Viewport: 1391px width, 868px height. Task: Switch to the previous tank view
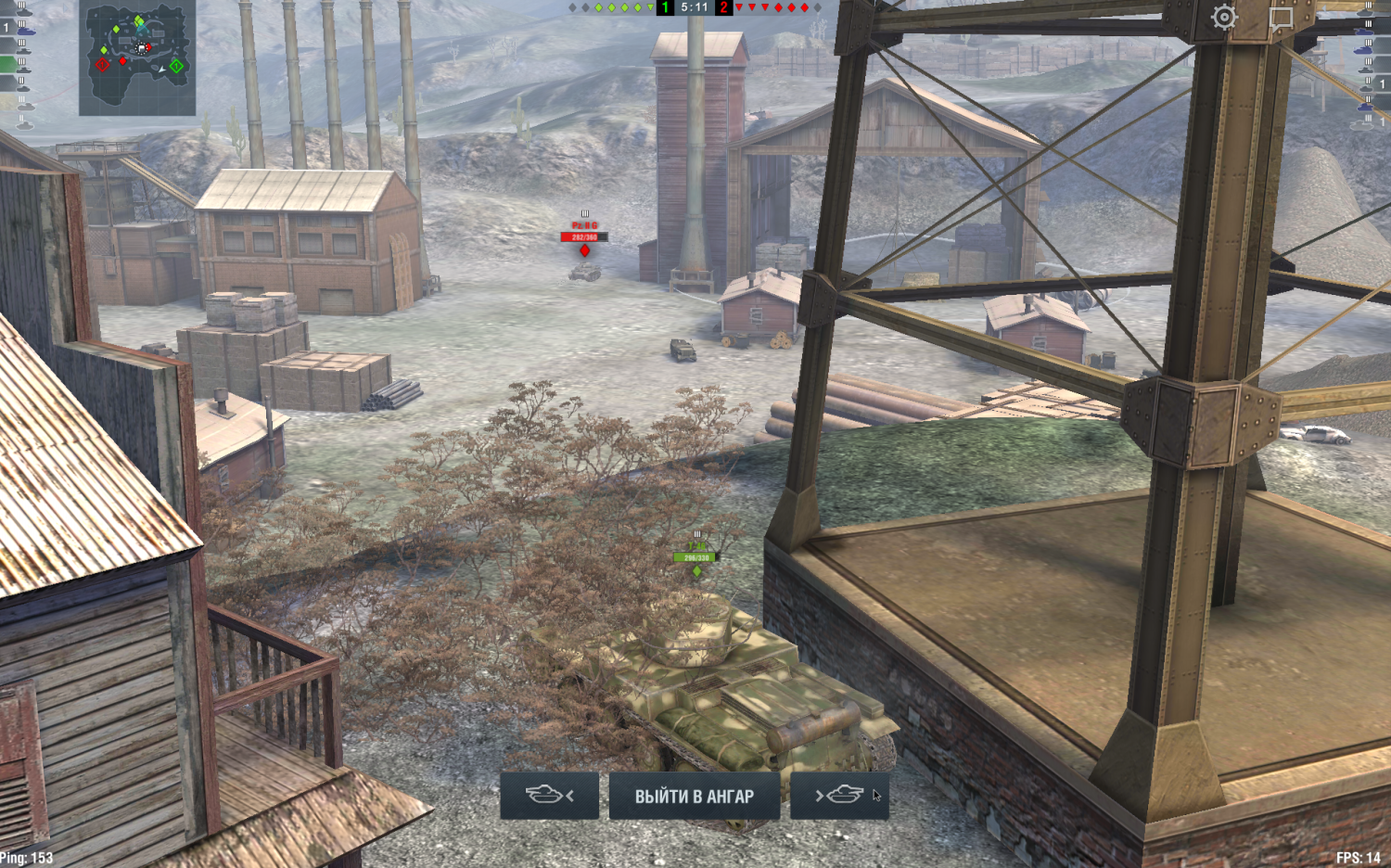pos(549,796)
